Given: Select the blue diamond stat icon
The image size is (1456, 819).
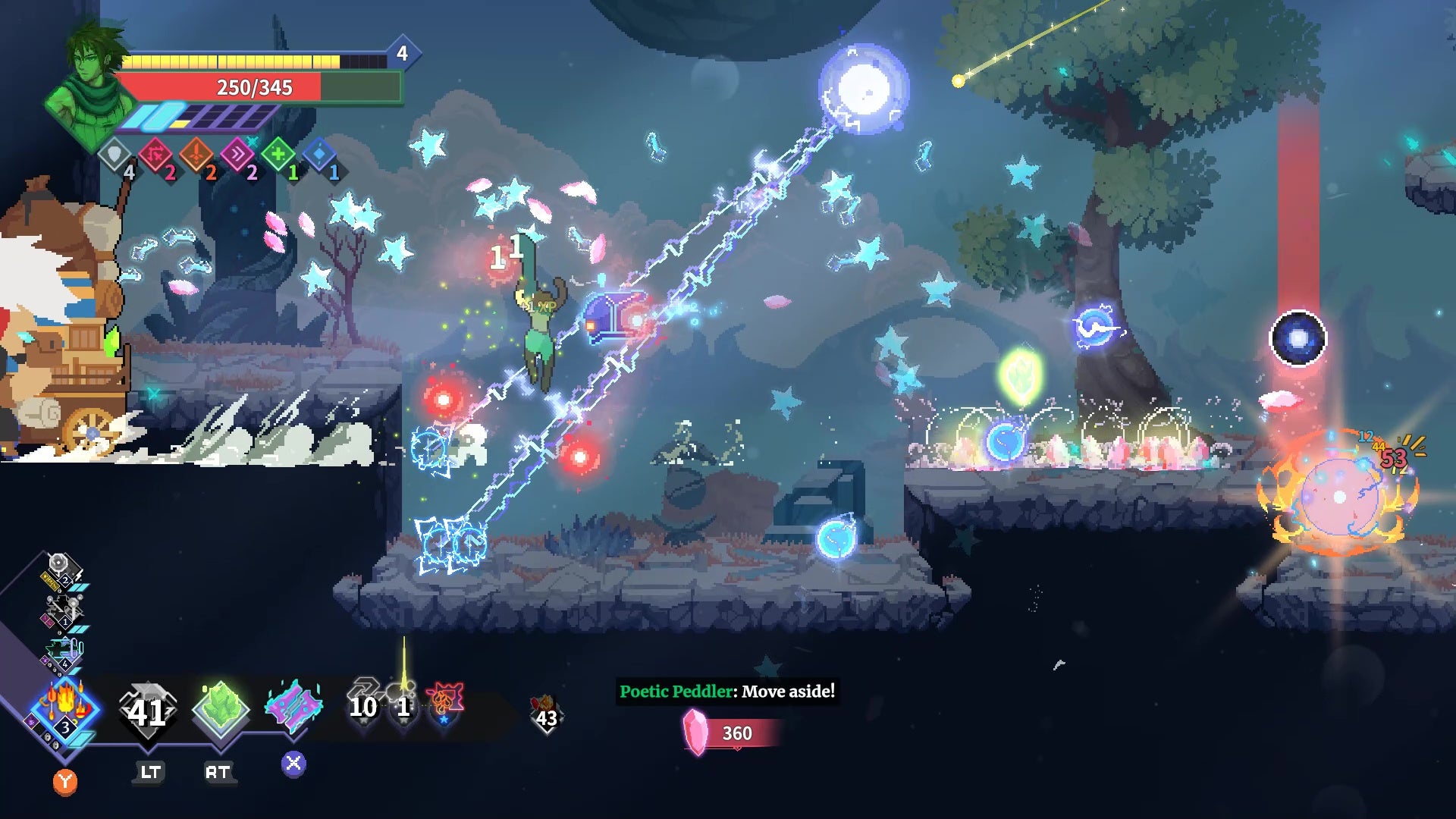Looking at the screenshot, I should click(319, 155).
